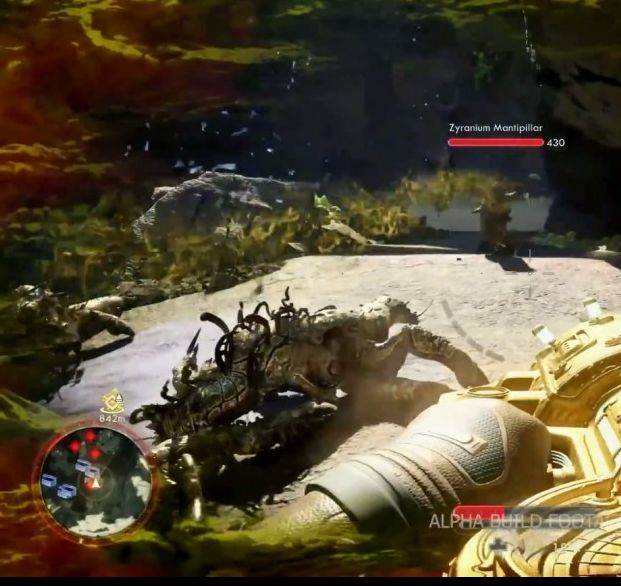Select the gold objective waypoint marker
The width and height of the screenshot is (621, 586).
[x=112, y=400]
